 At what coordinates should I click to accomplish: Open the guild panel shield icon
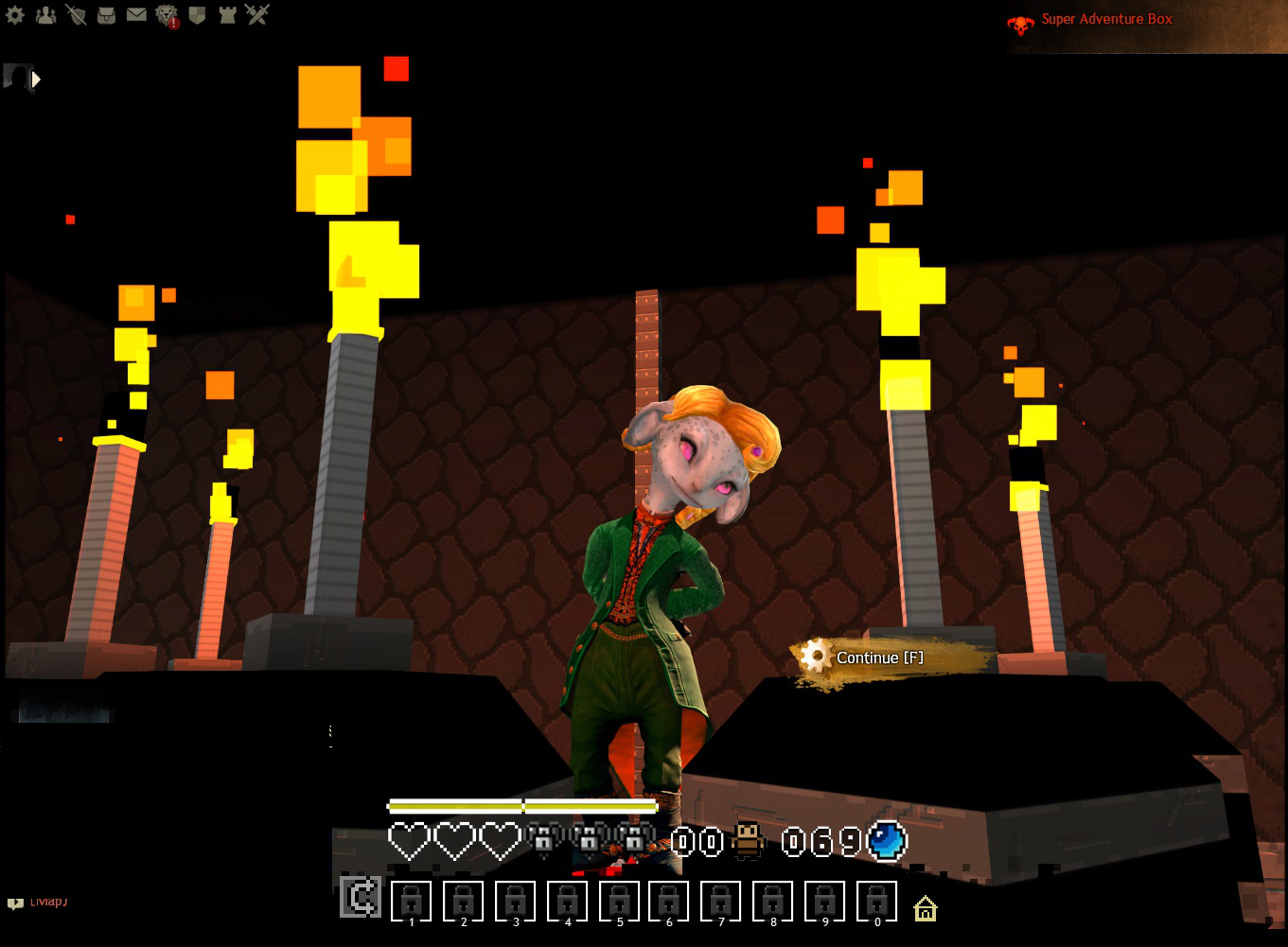click(197, 15)
